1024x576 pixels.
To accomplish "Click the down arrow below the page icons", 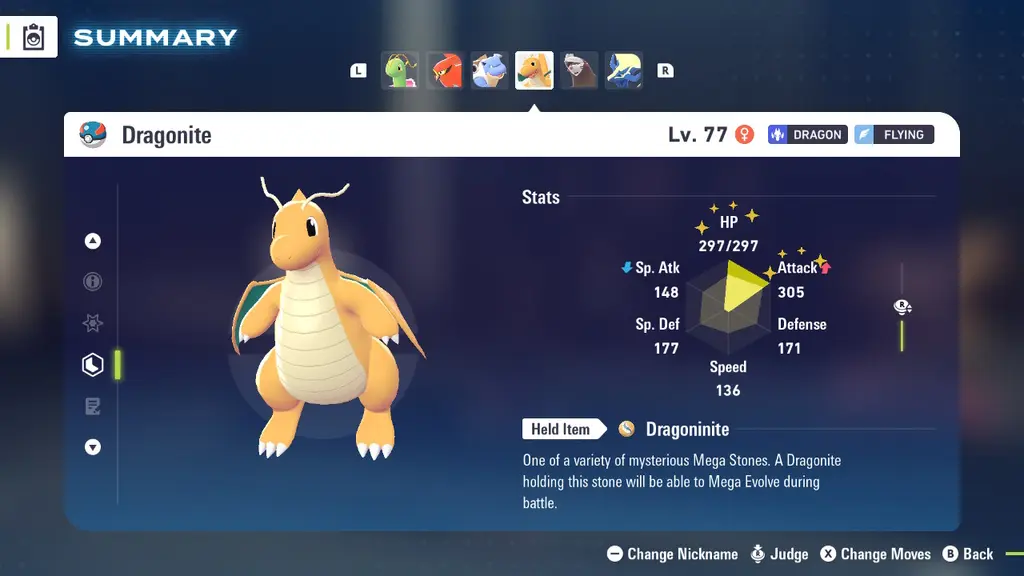I will click(93, 447).
